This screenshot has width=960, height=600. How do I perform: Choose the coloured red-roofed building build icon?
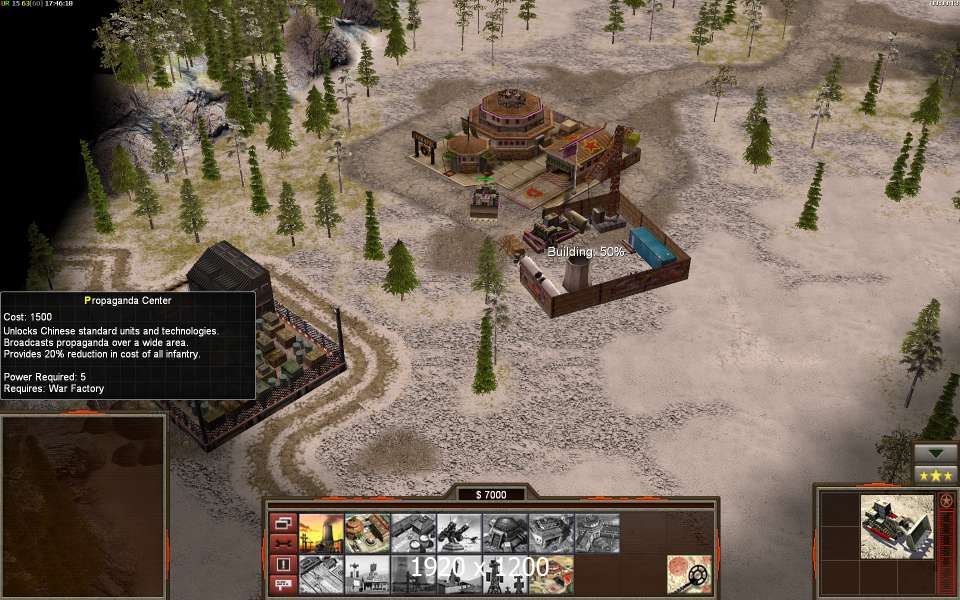(x=366, y=533)
